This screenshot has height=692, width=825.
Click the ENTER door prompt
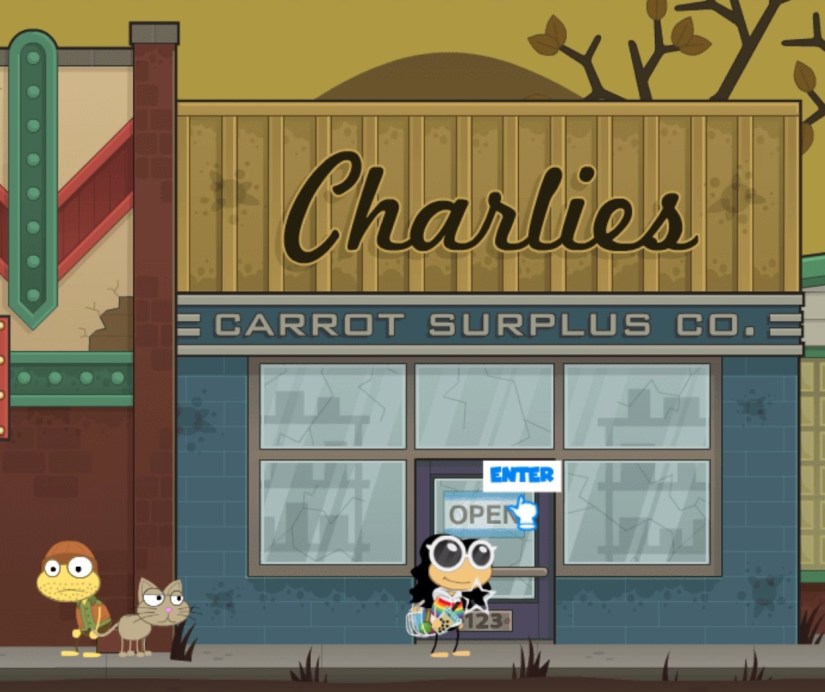point(522,476)
